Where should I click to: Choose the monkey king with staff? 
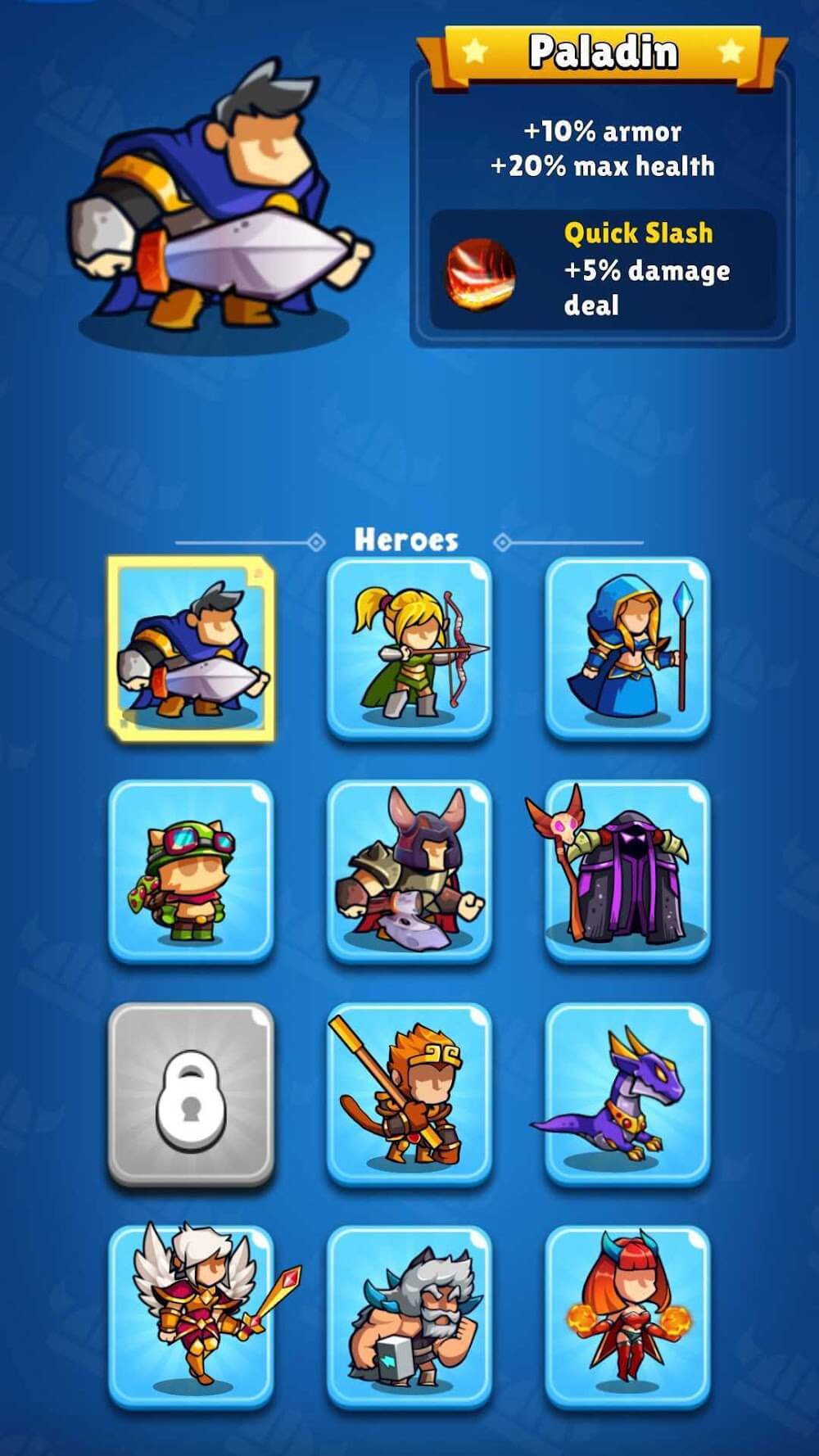click(x=409, y=1094)
